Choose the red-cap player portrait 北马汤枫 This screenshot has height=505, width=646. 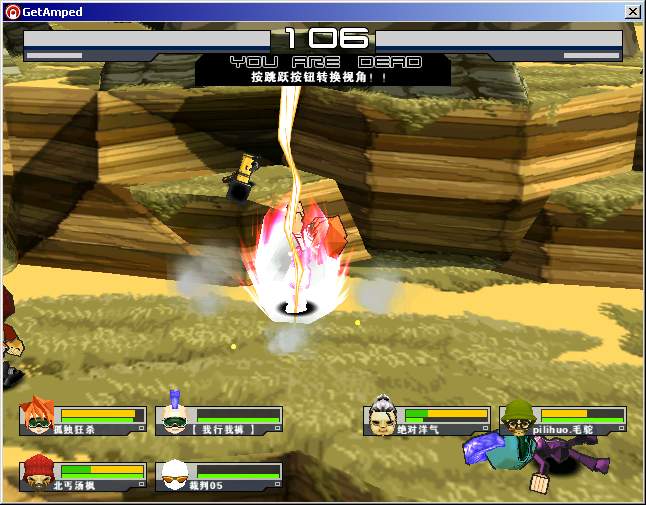tap(38, 471)
